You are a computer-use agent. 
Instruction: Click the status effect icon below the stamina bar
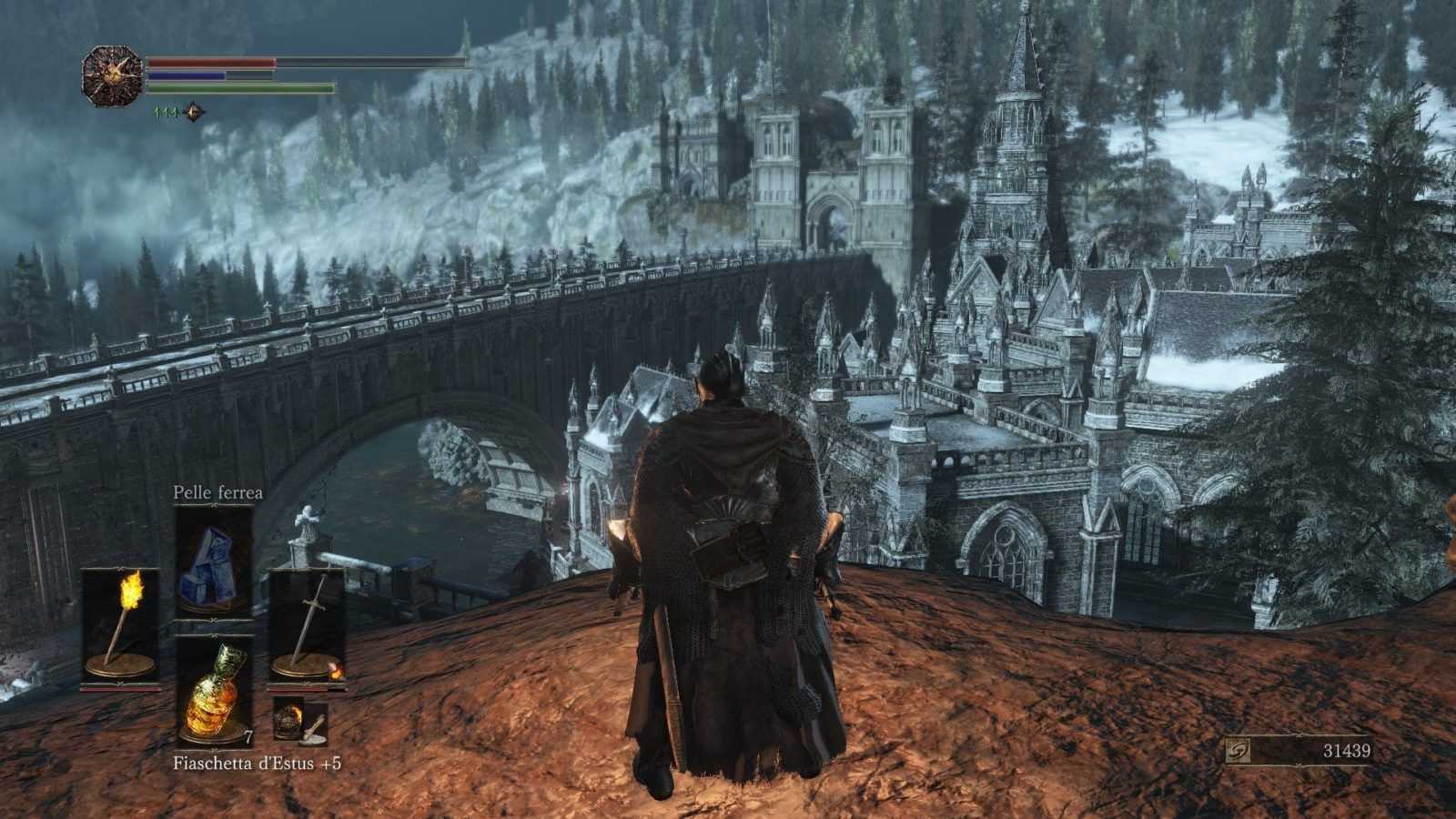(192, 112)
